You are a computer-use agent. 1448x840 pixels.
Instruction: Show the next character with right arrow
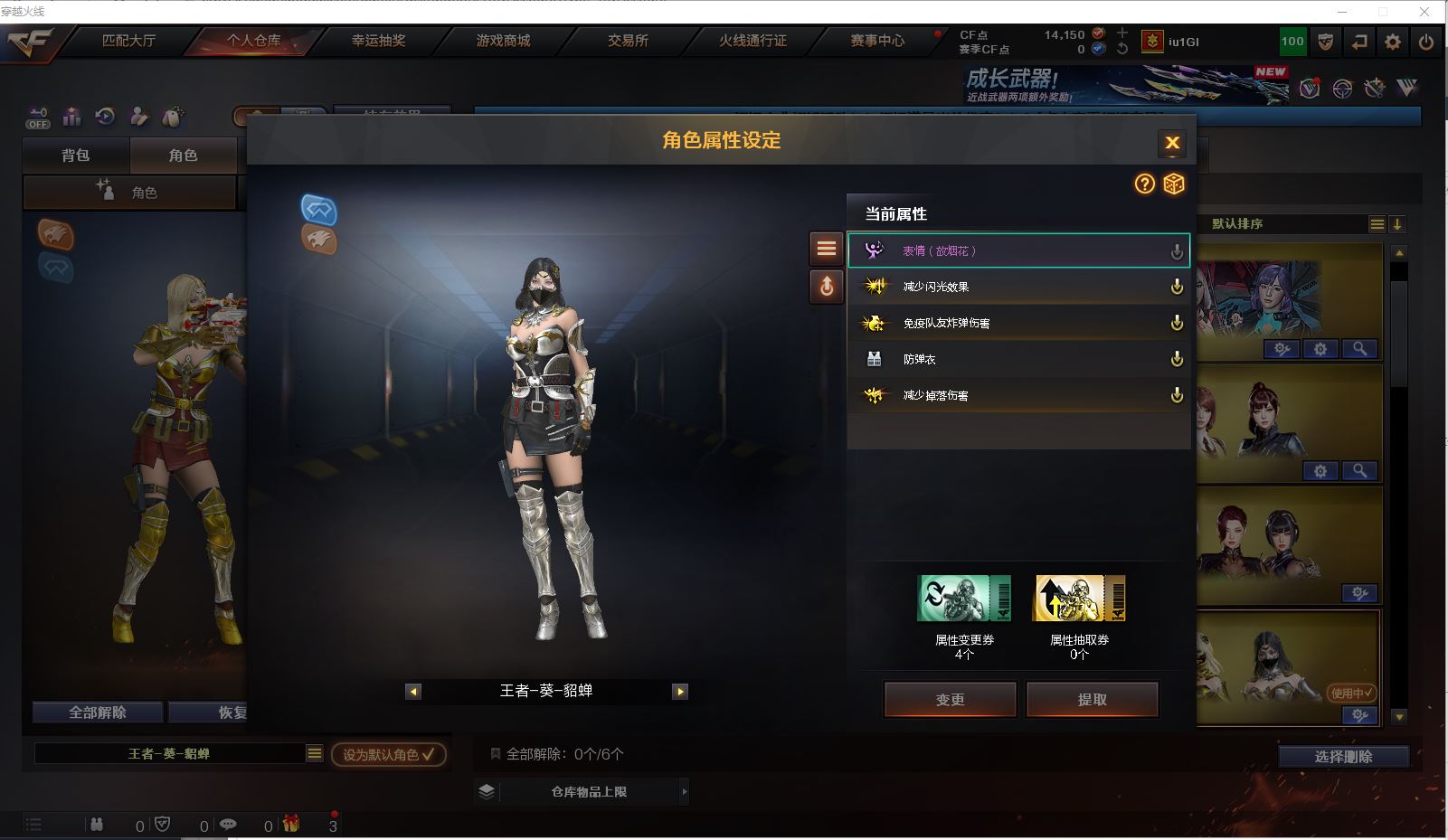(x=680, y=692)
